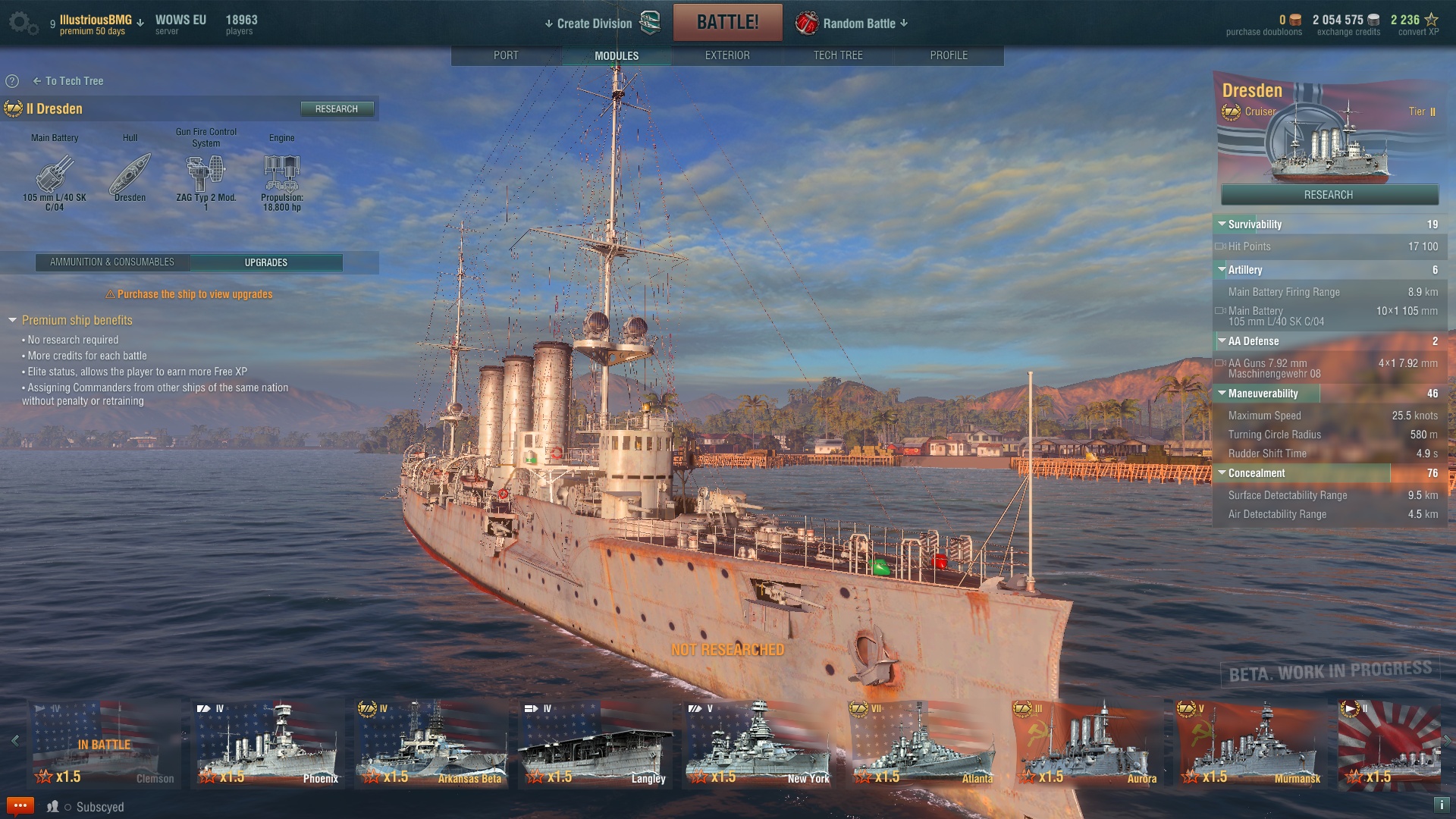This screenshot has height=819, width=1456.
Task: Select the Phoenix ship in the carousel
Action: click(268, 745)
